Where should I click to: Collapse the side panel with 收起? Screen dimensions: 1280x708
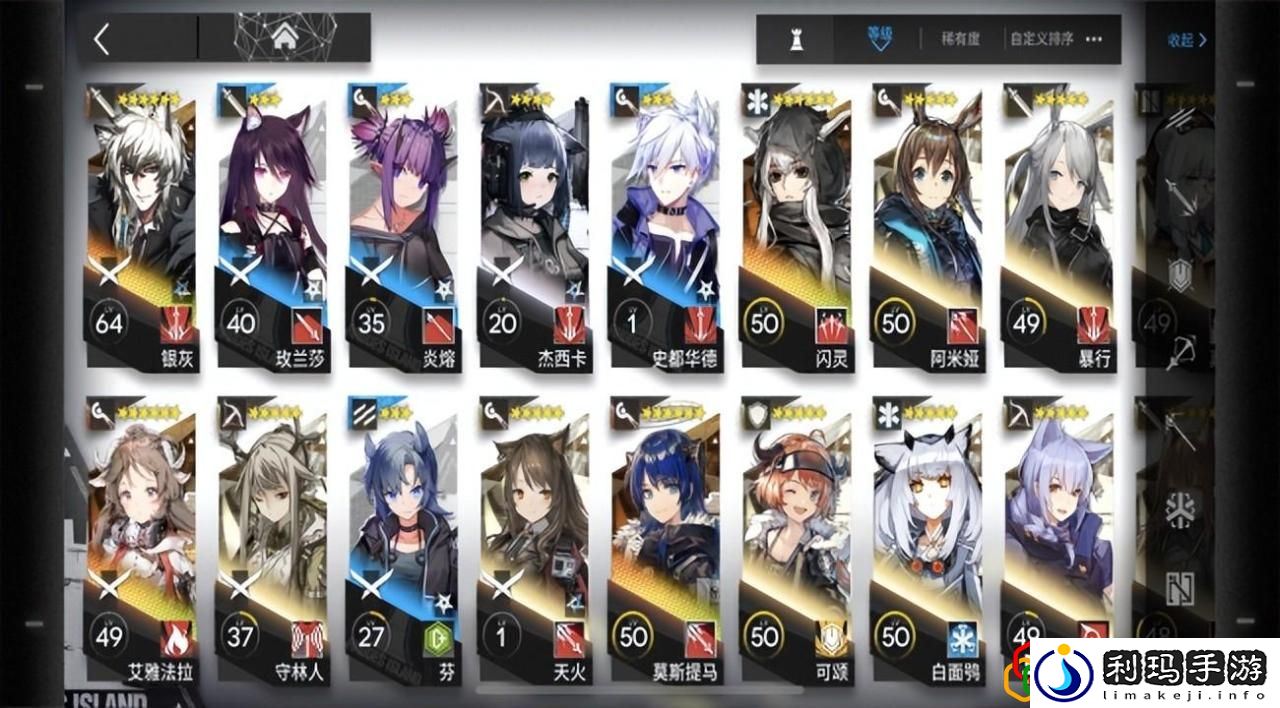point(1186,41)
